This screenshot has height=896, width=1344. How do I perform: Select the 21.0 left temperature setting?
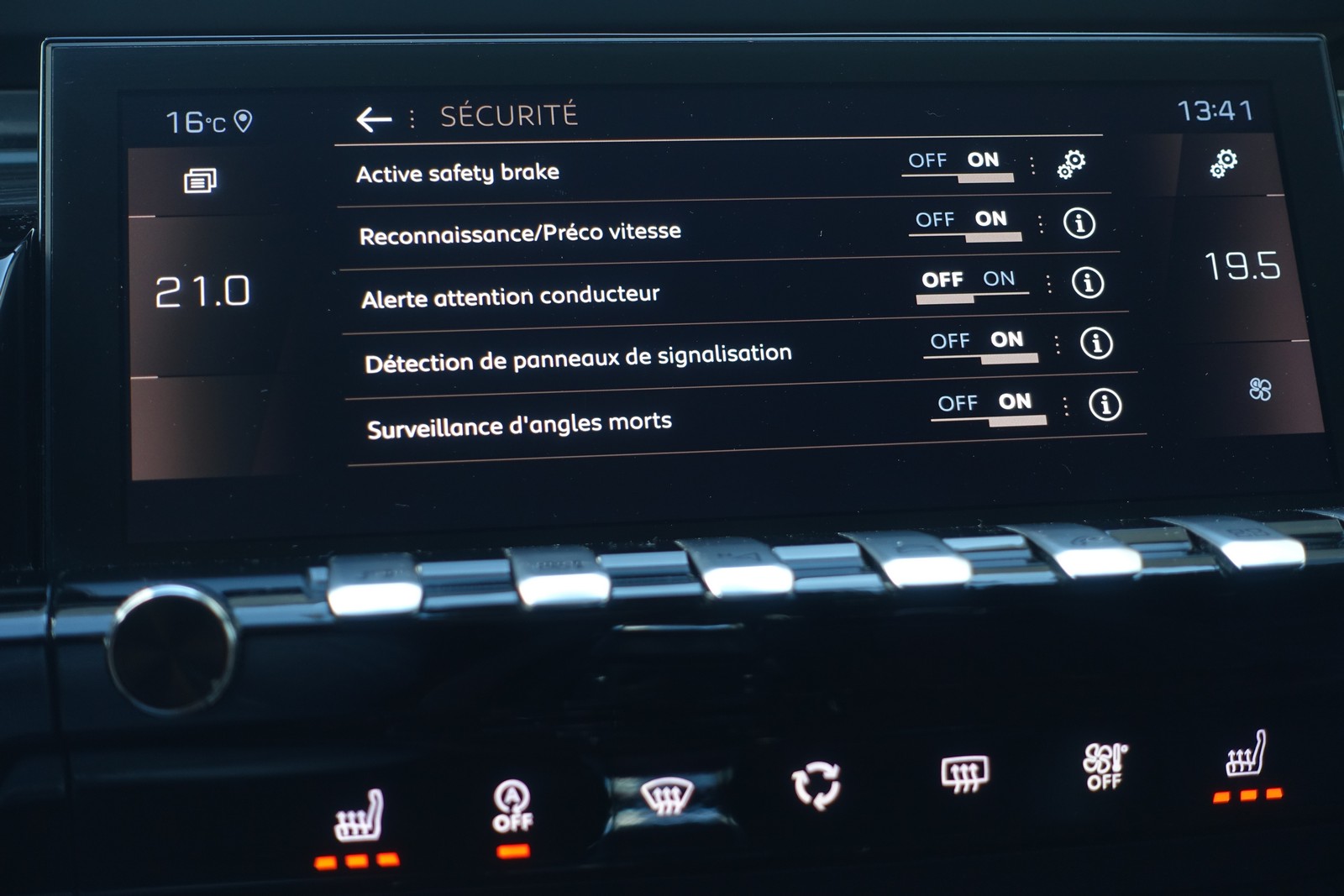tap(203, 292)
